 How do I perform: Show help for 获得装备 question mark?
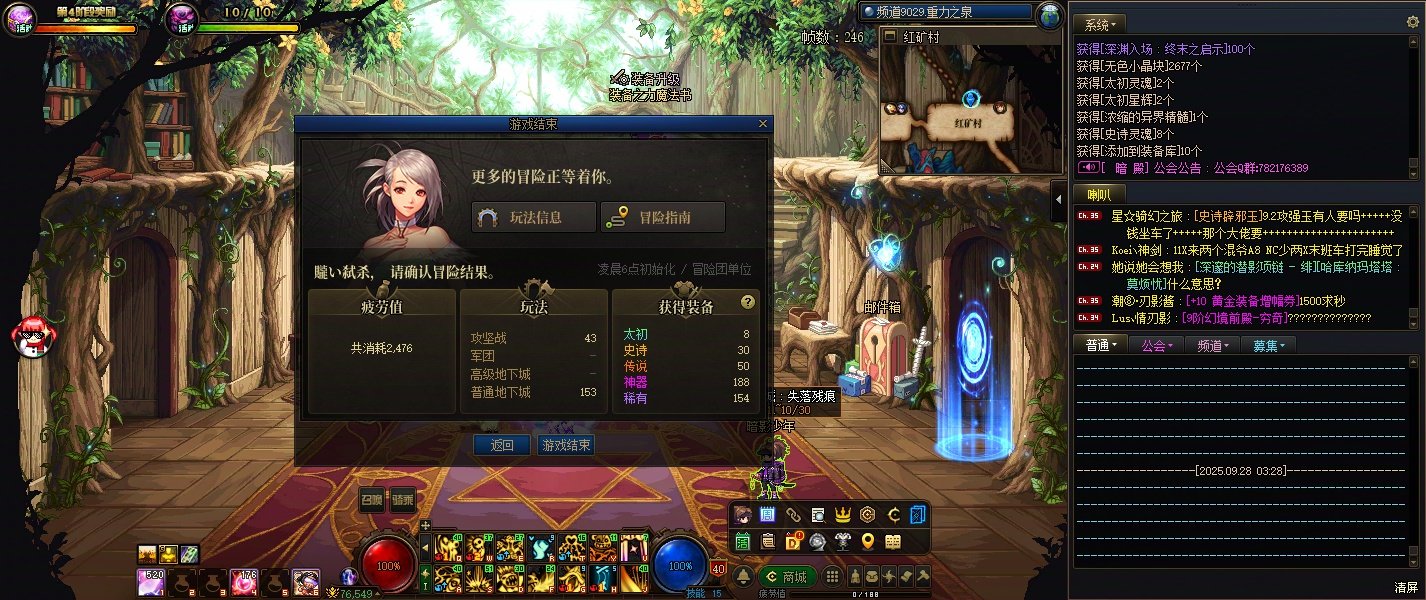(x=747, y=302)
